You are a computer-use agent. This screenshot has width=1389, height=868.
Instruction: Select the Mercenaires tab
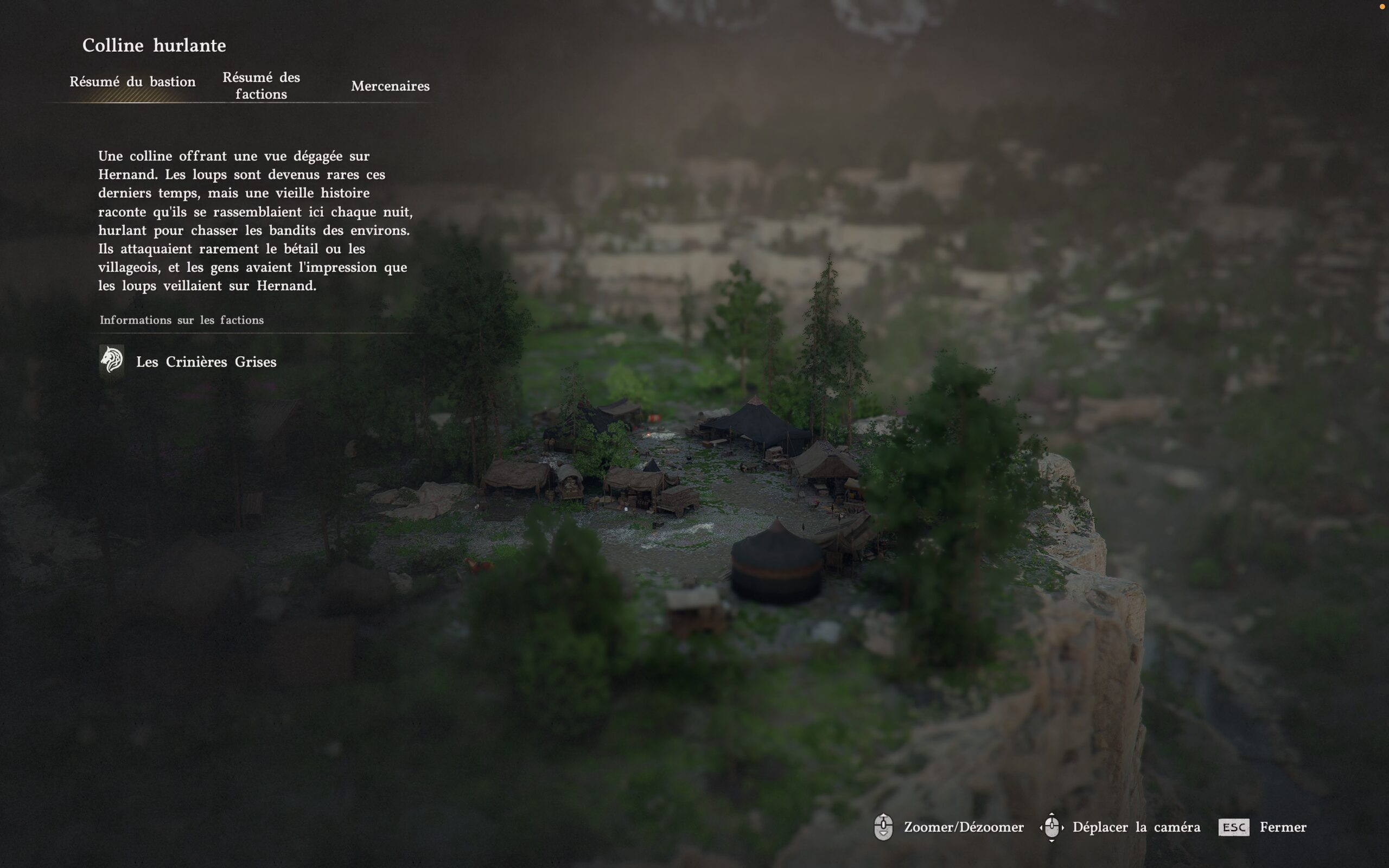390,86
